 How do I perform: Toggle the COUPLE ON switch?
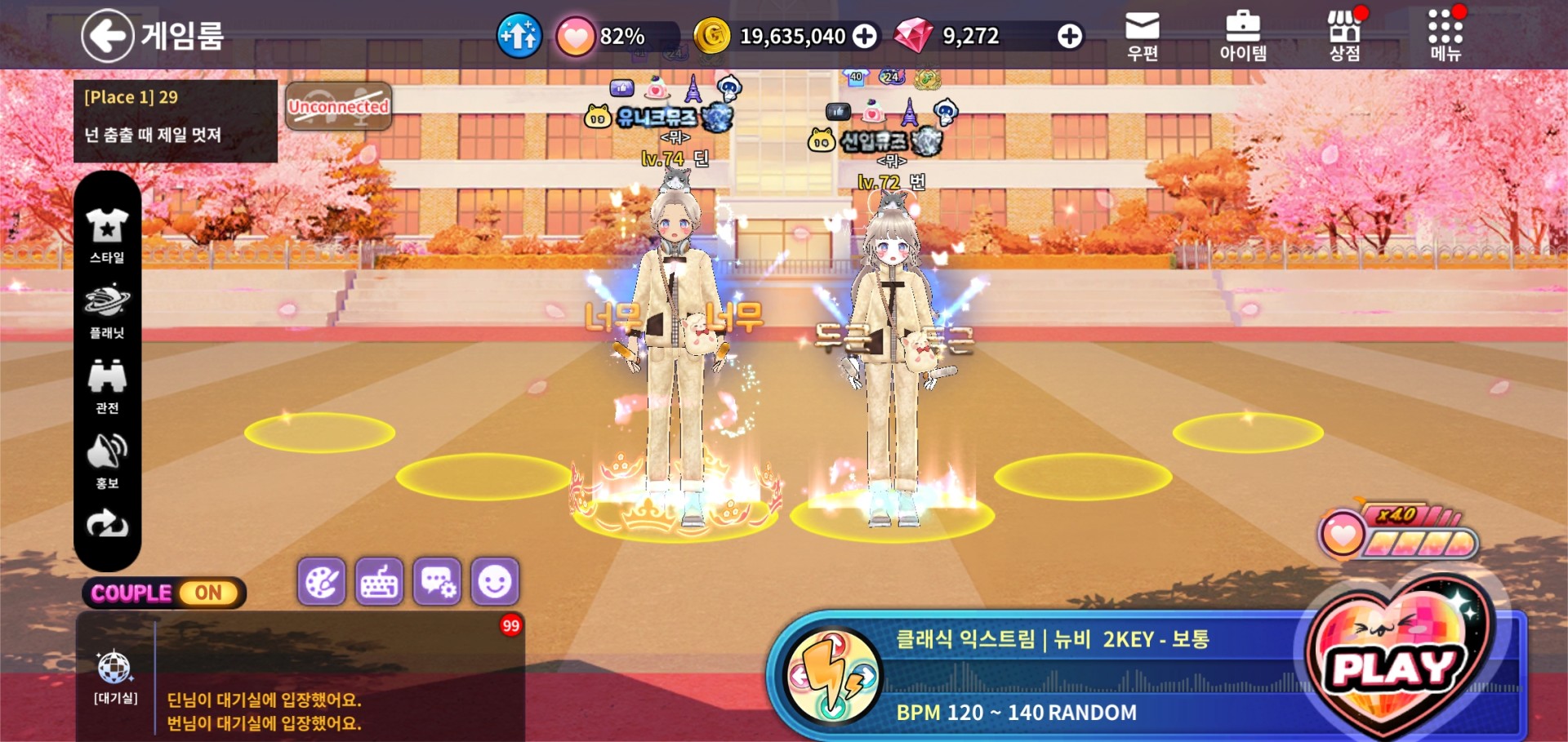pyautogui.click(x=163, y=593)
